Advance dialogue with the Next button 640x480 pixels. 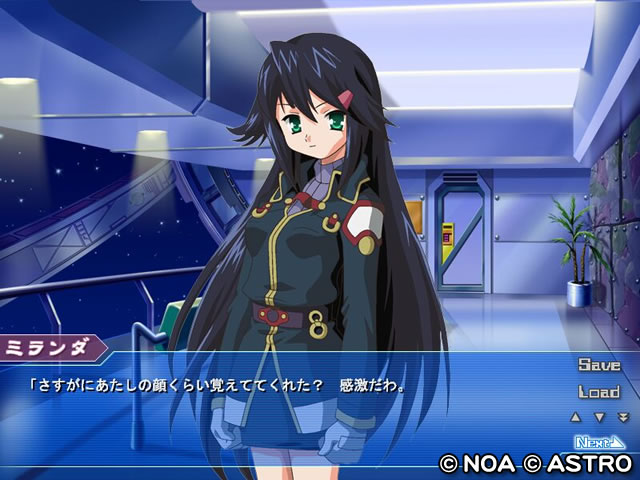[599, 441]
